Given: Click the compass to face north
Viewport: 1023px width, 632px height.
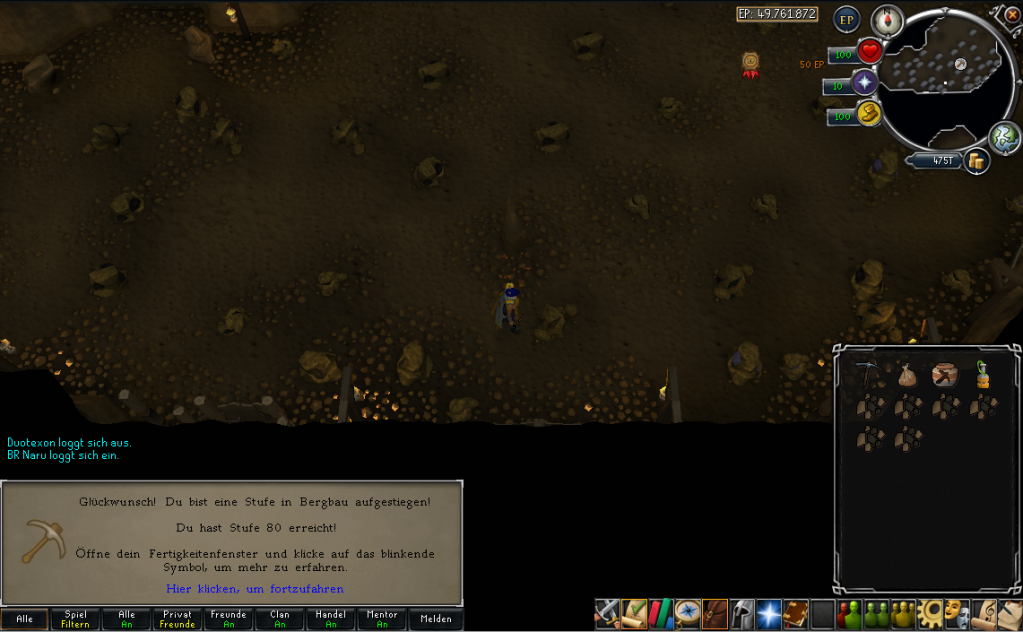Looking at the screenshot, I should tap(887, 19).
